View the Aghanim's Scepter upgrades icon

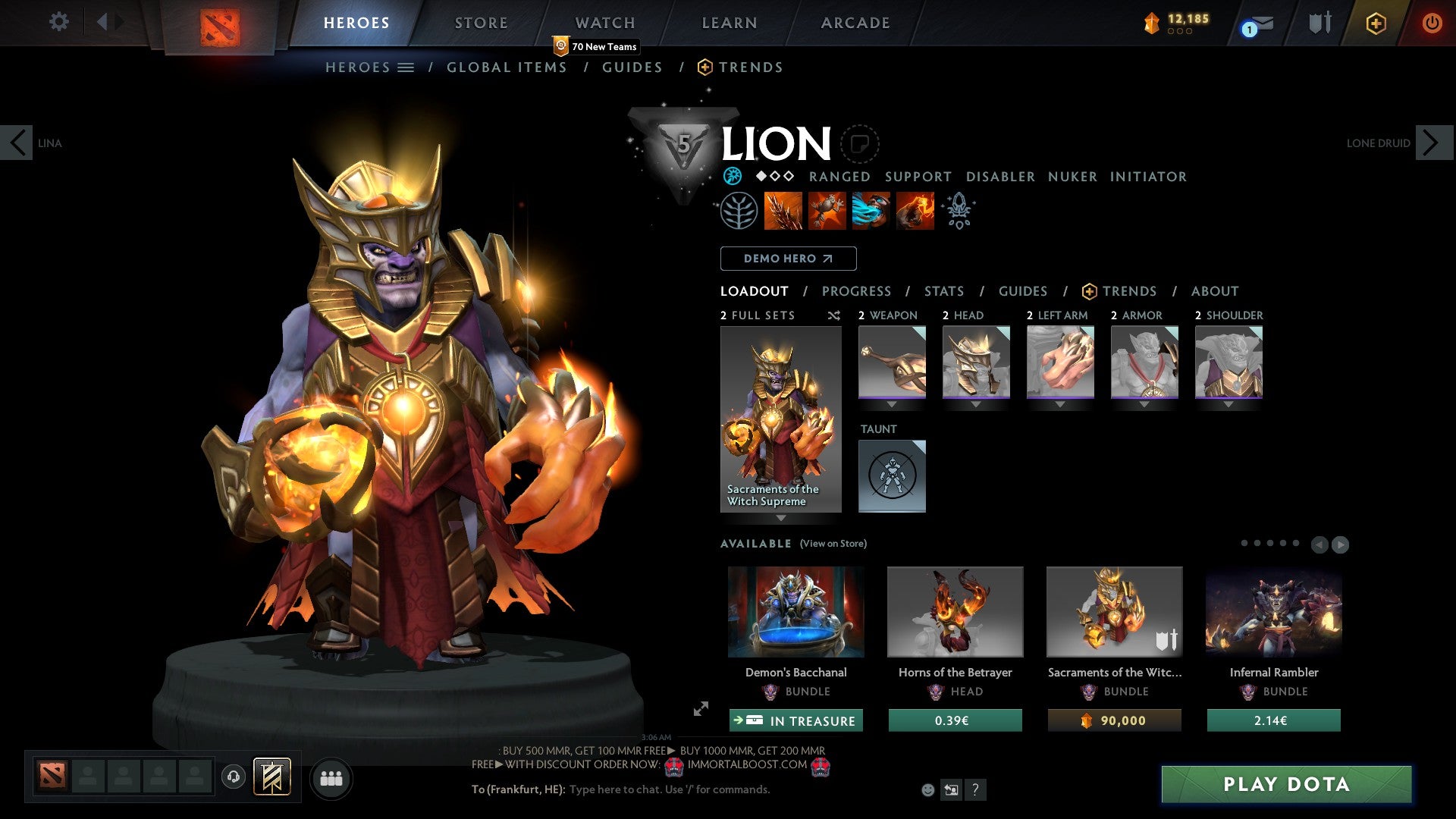[x=959, y=212]
